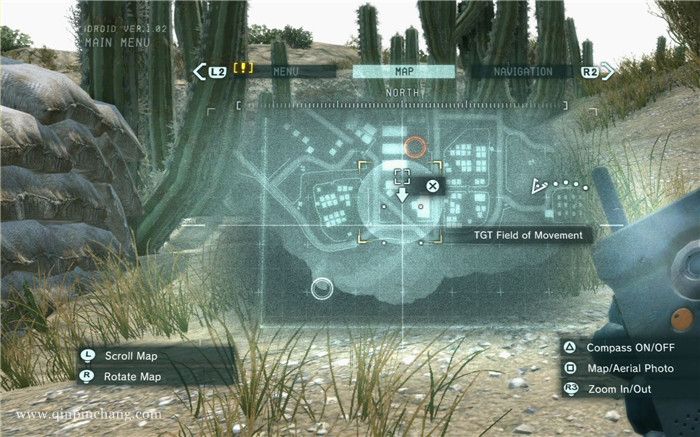The width and height of the screenshot is (700, 437).
Task: Select the downward white arrow map cursor
Action: pos(402,193)
